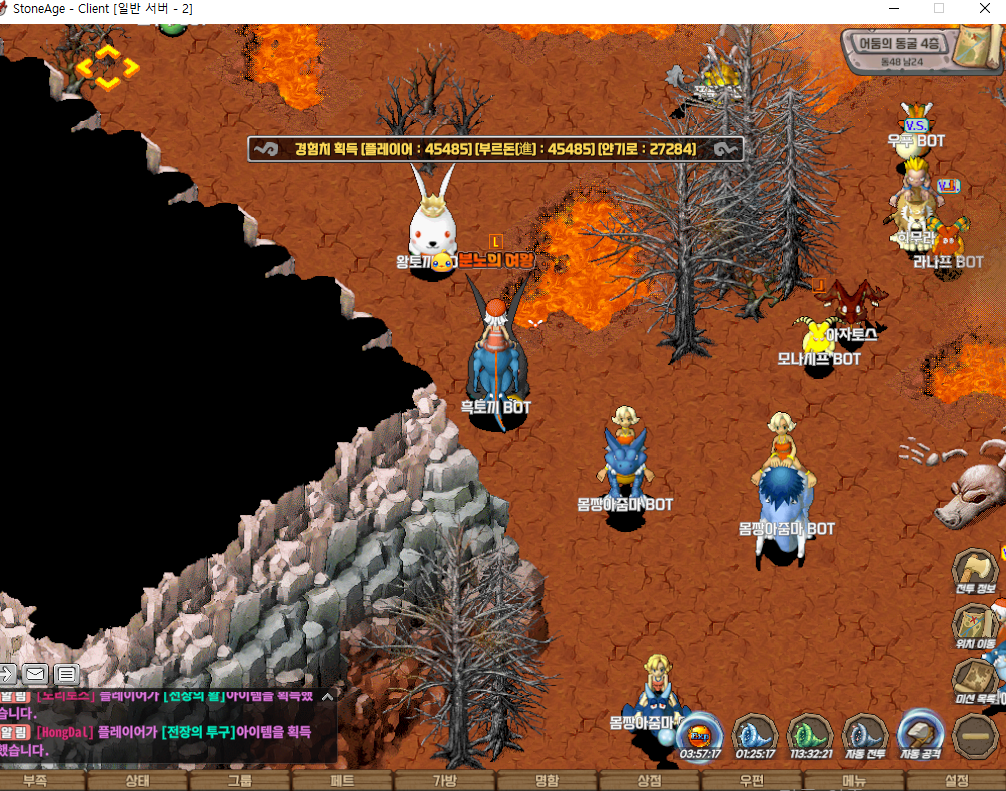The image size is (1006, 791).
Task: Open 전투 정보 battle info axe icon
Action: pos(975,573)
